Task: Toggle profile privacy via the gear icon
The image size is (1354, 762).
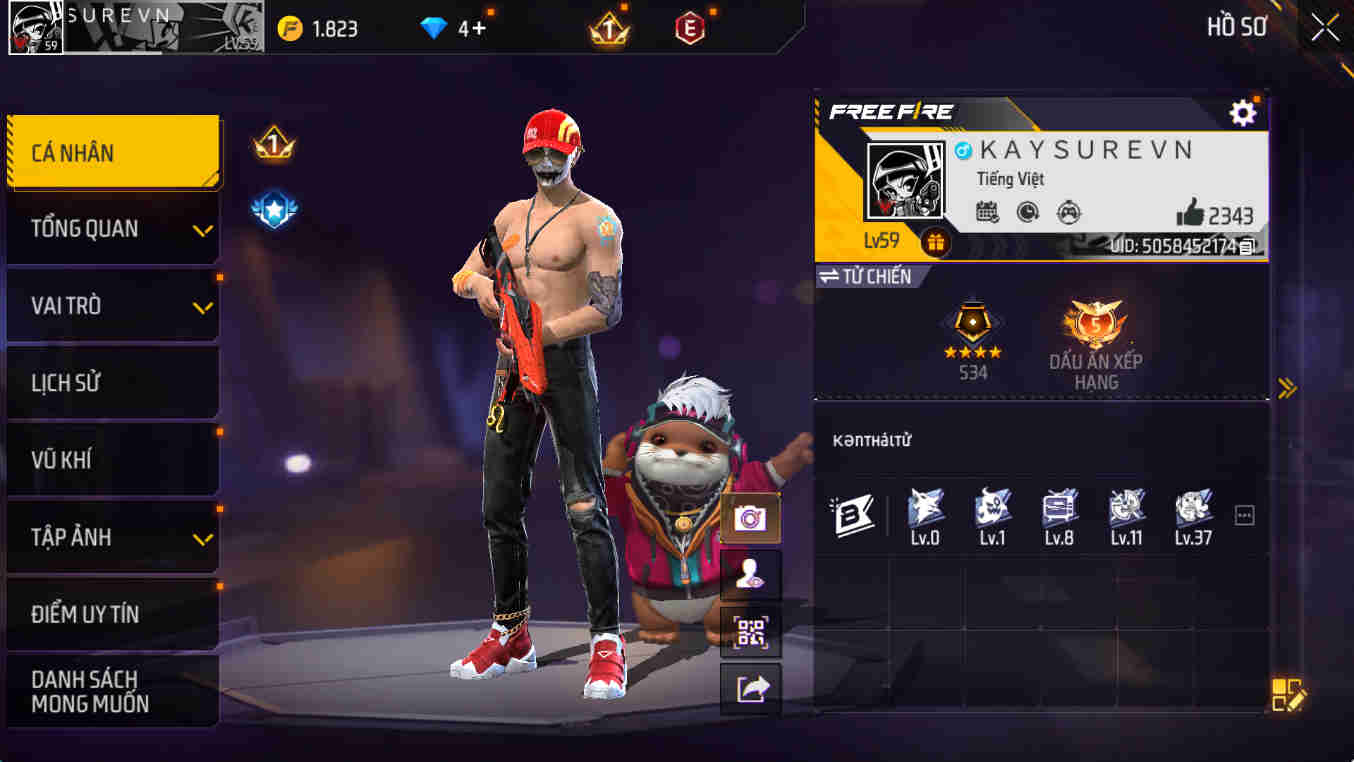Action: pyautogui.click(x=1243, y=113)
